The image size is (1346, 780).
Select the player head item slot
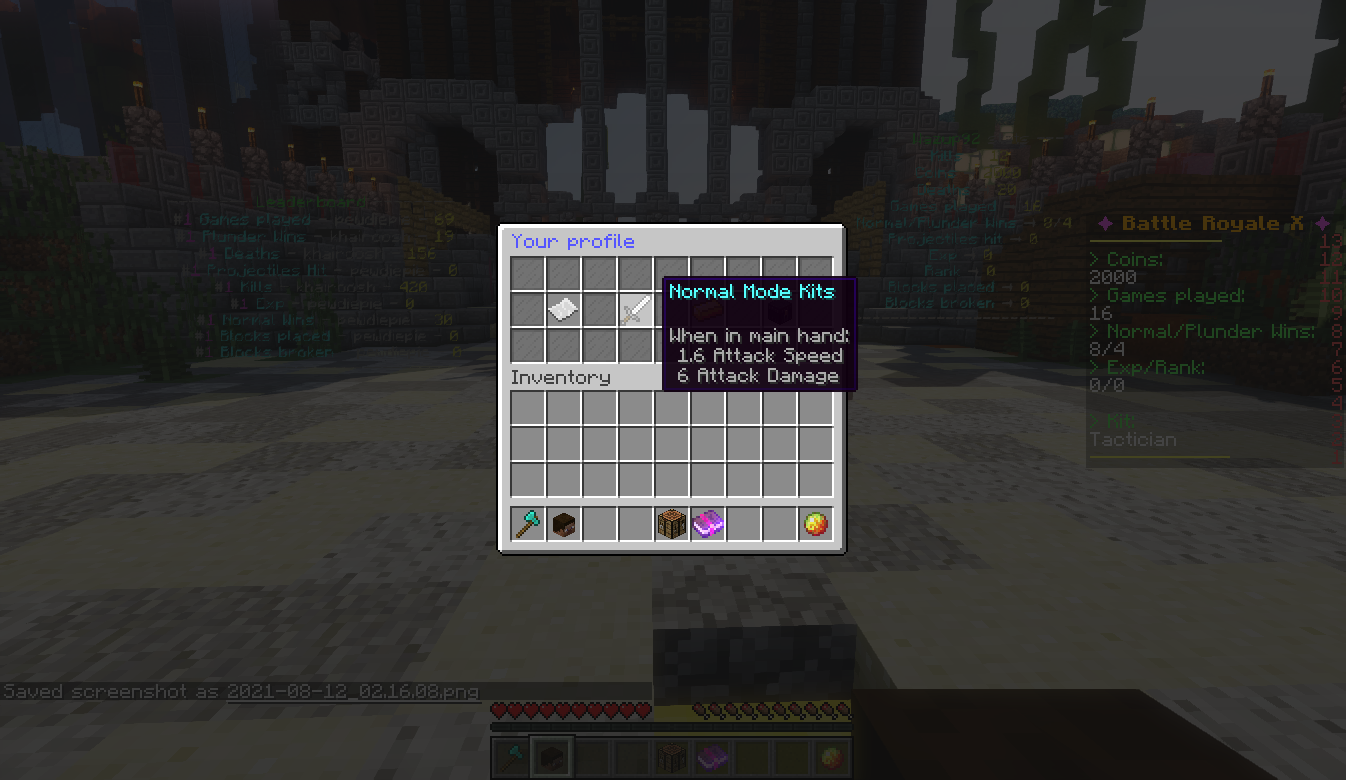tap(564, 524)
